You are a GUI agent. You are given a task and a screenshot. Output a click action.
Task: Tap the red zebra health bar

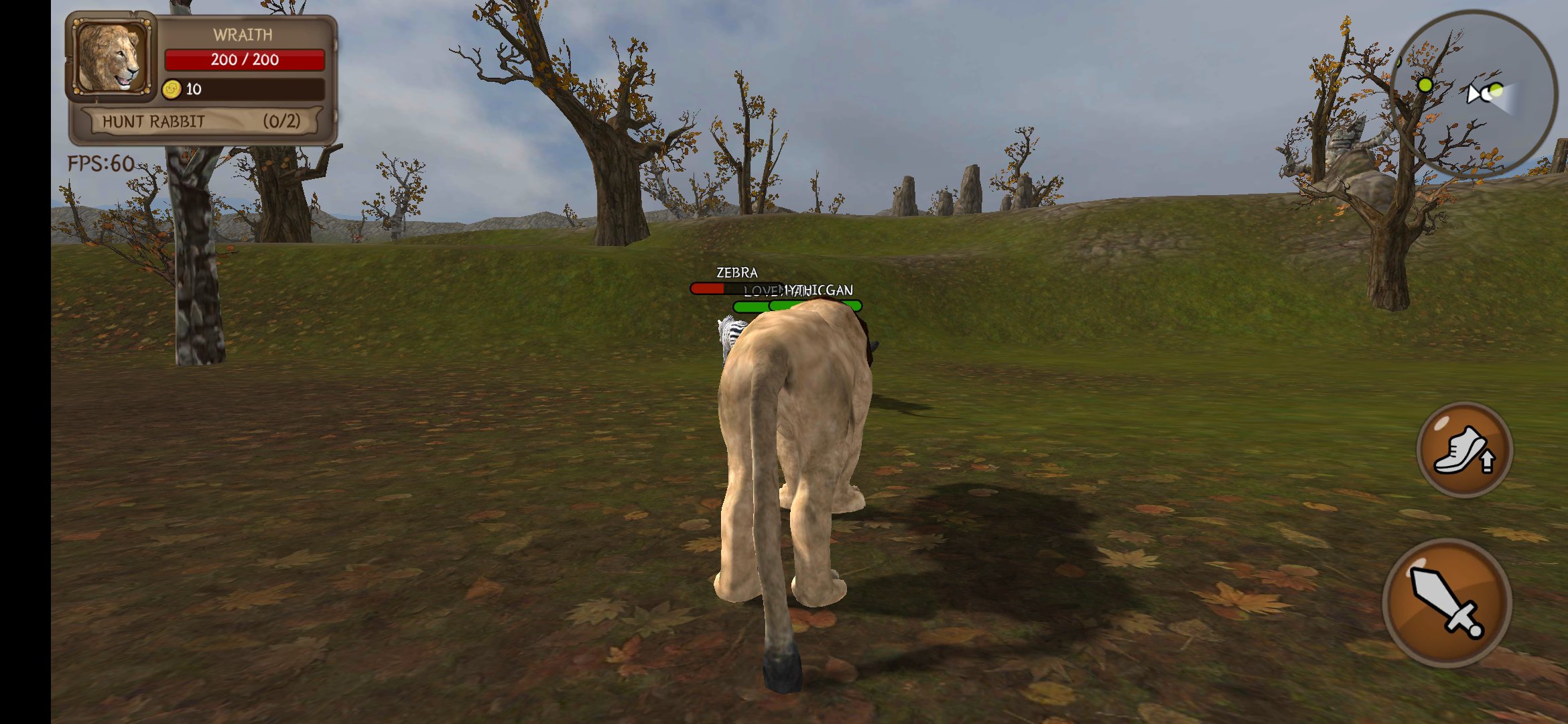pyautogui.click(x=708, y=288)
